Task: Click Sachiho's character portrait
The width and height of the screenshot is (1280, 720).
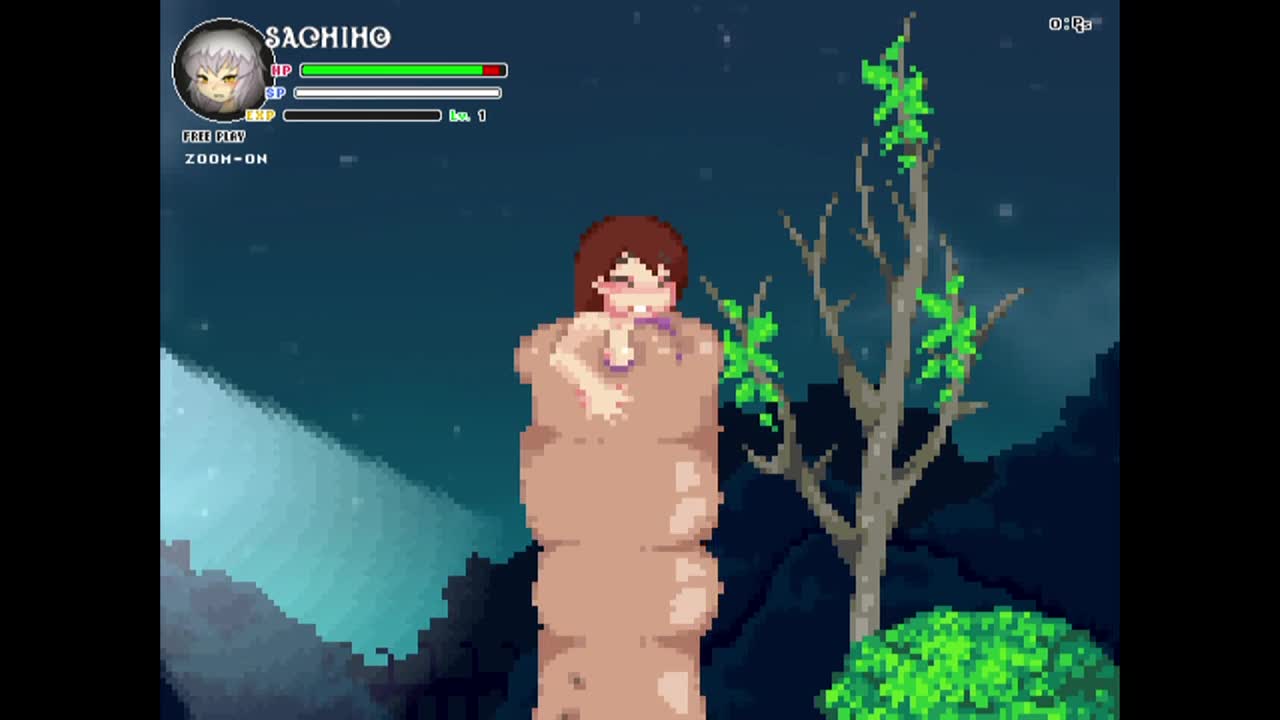Action: pos(222,70)
